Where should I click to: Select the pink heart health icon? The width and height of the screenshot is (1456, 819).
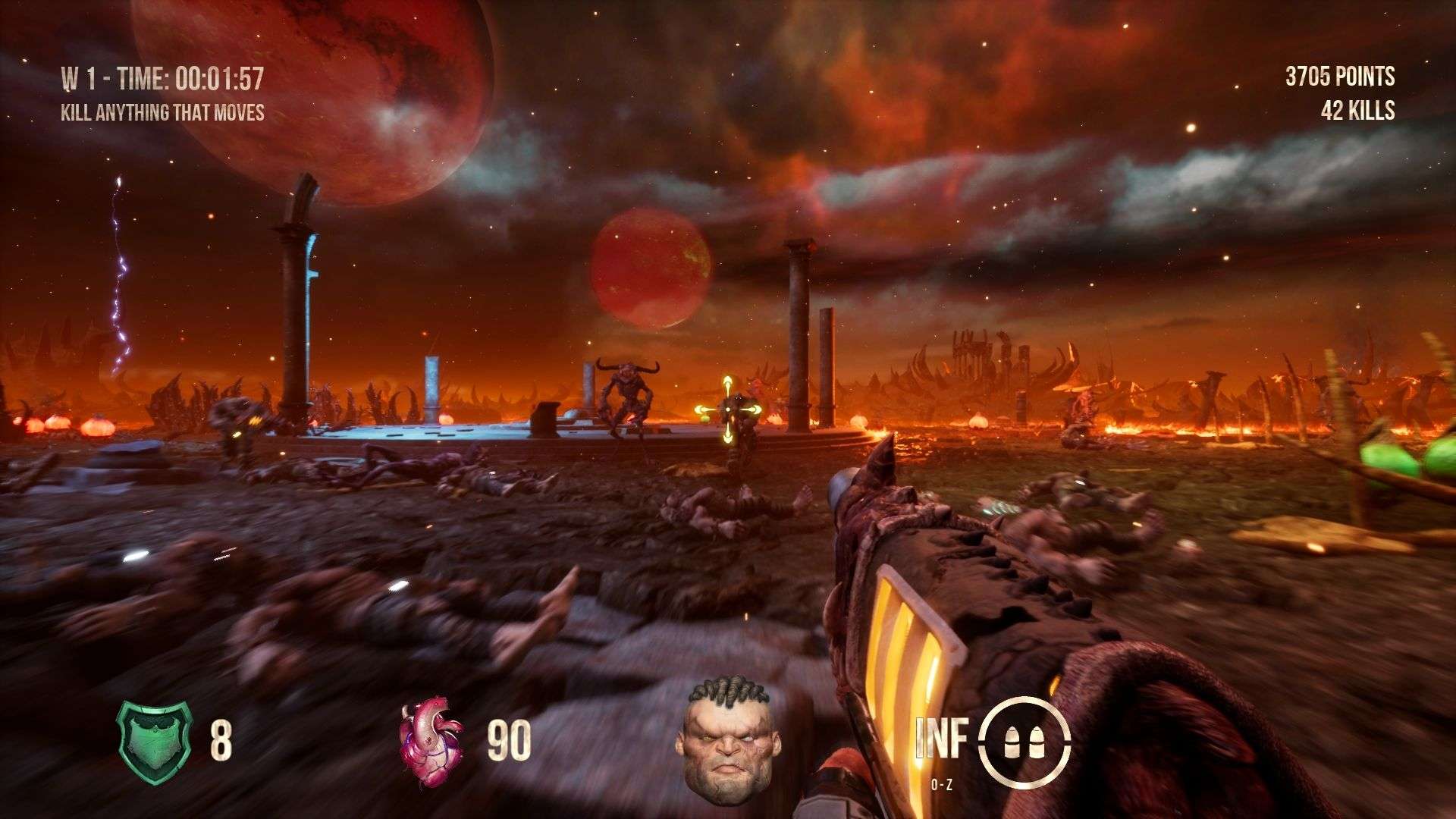coord(430,741)
